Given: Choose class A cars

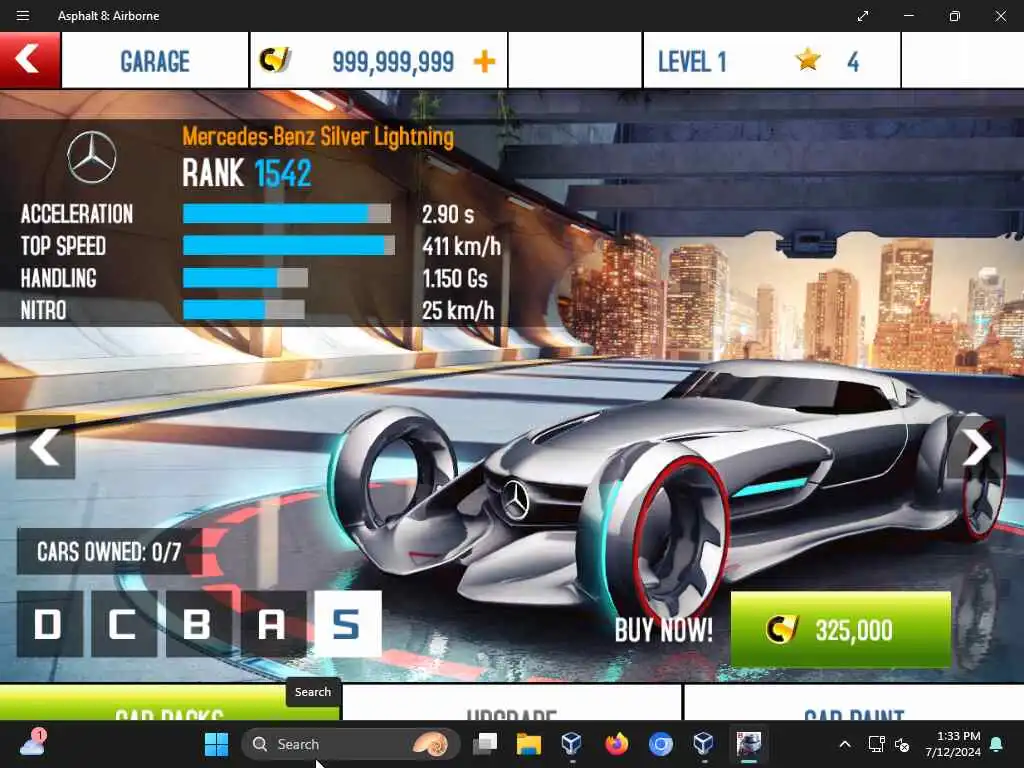Looking at the screenshot, I should point(273,624).
